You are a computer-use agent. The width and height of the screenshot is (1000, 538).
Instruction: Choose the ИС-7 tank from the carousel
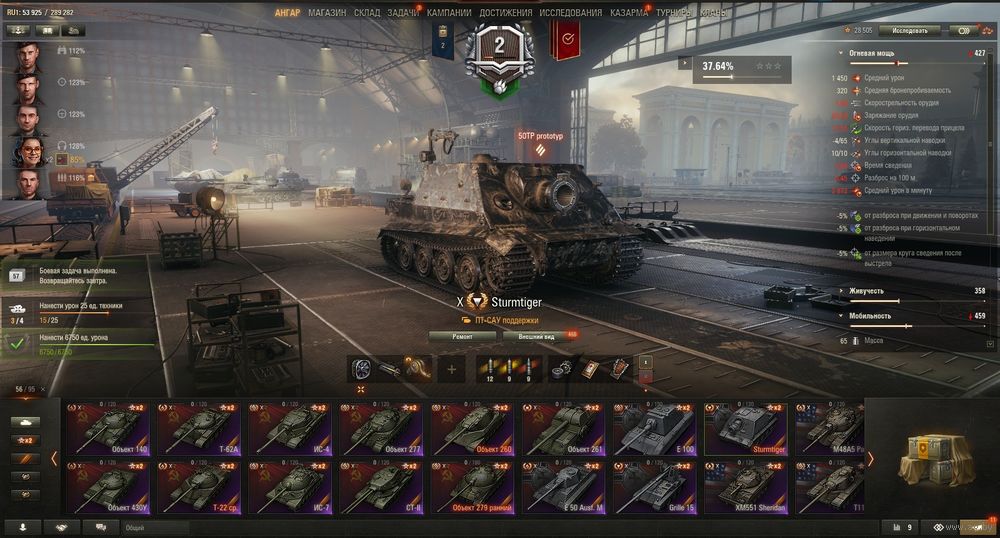[290, 487]
